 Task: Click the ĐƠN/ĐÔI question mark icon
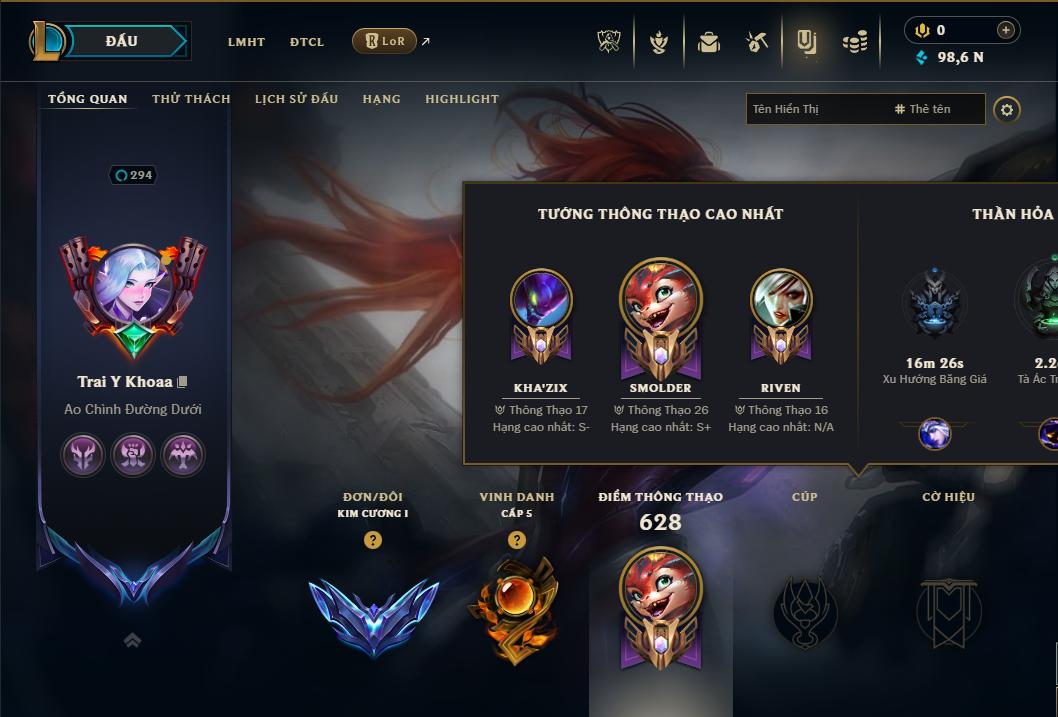coord(373,540)
